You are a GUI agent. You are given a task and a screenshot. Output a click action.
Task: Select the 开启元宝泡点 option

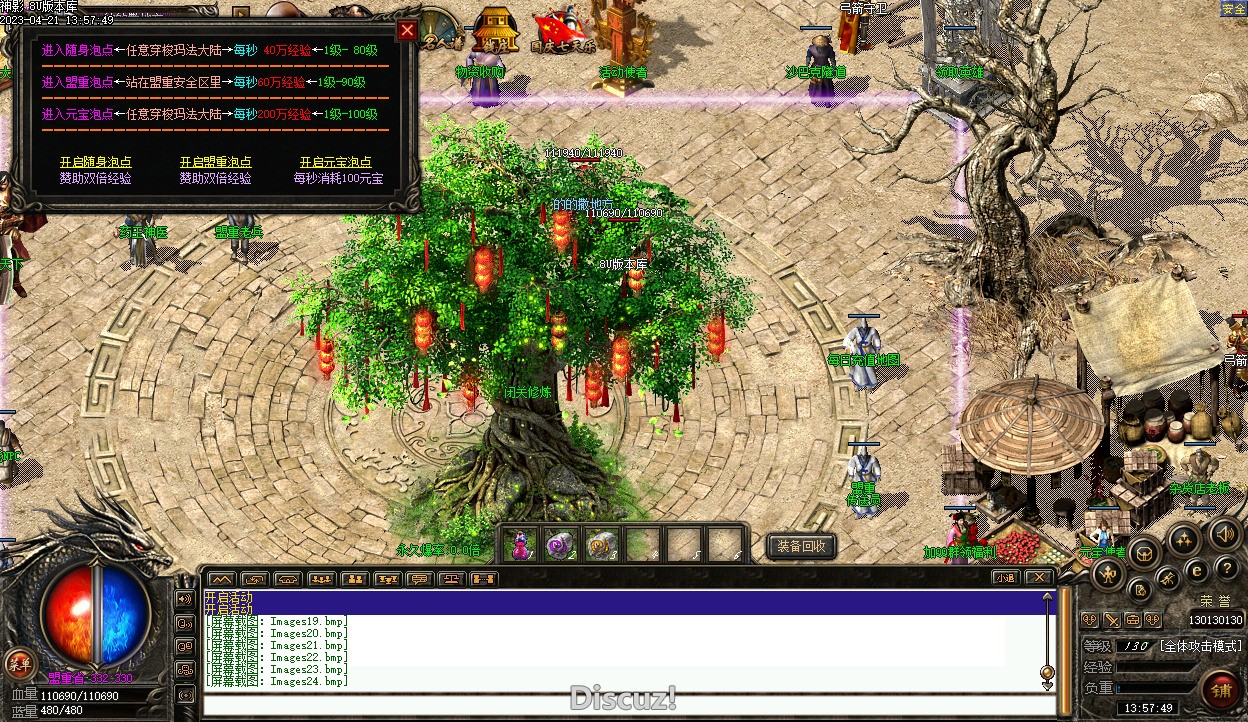pyautogui.click(x=335, y=162)
